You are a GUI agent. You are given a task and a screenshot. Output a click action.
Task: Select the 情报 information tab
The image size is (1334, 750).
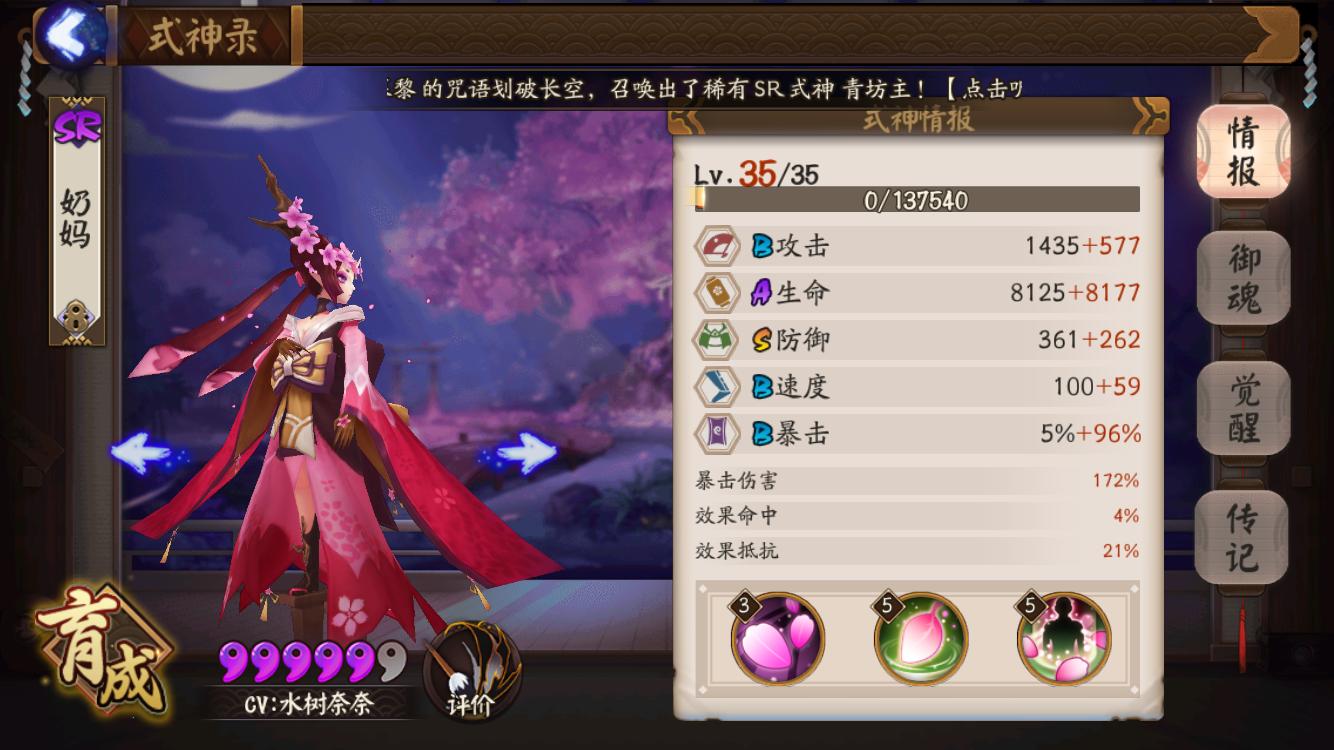point(1243,148)
